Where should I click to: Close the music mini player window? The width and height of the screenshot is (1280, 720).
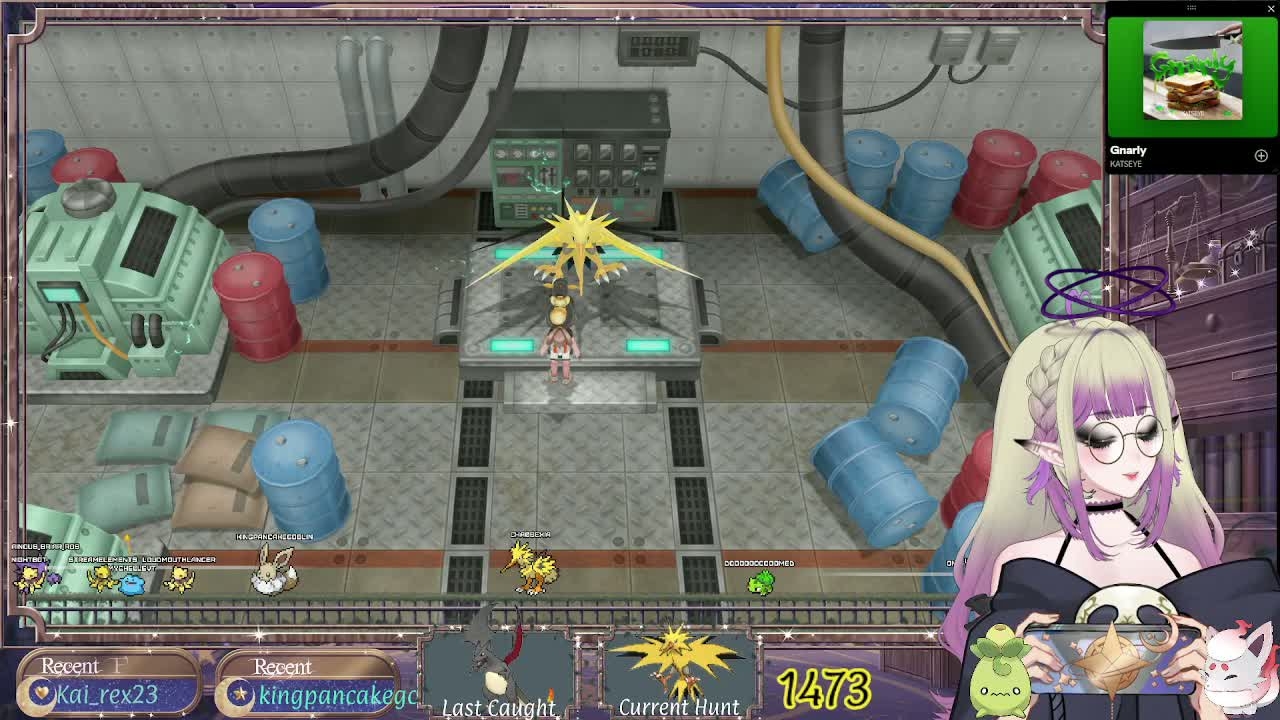point(1271,9)
